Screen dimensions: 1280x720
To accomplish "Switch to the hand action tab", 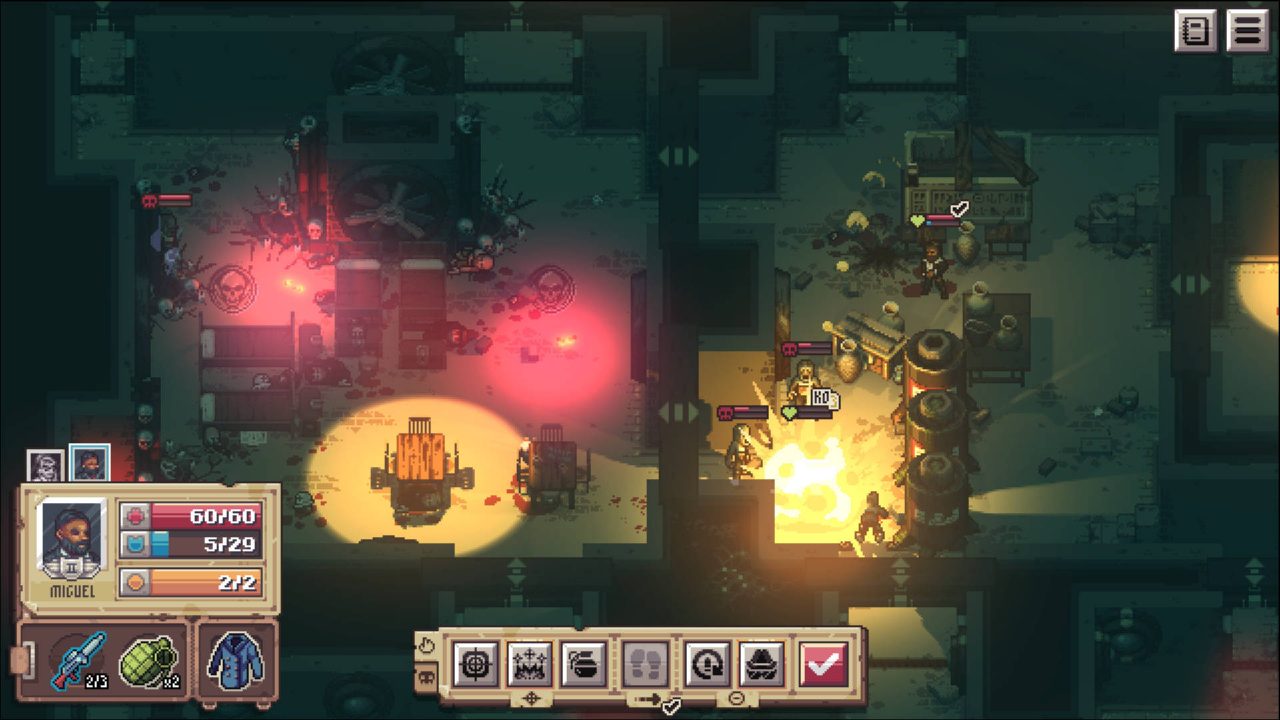I will coord(426,645).
